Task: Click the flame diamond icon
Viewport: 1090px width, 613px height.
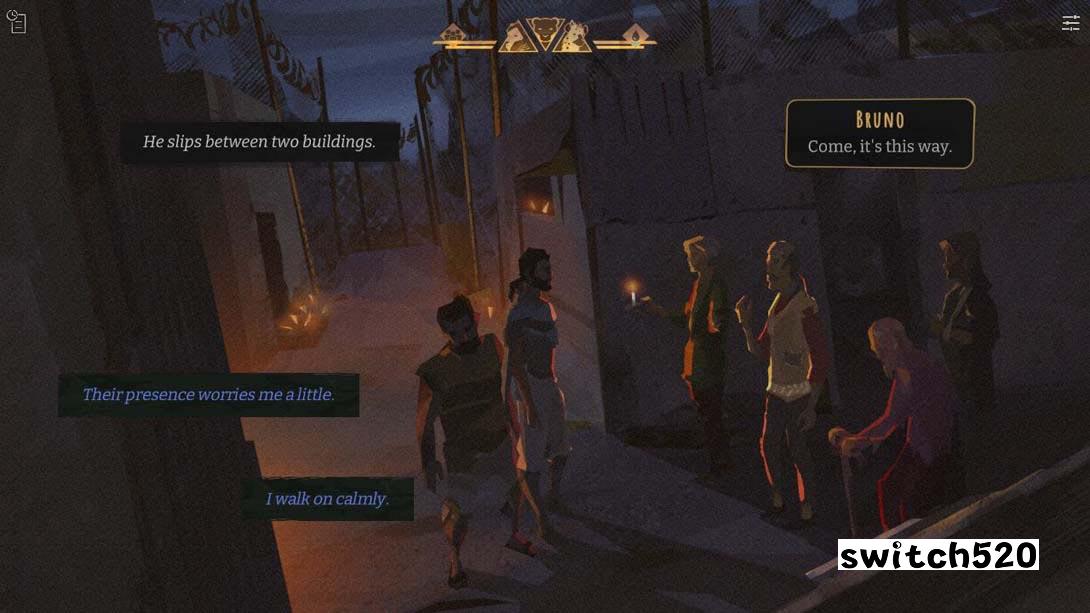Action: [x=634, y=34]
